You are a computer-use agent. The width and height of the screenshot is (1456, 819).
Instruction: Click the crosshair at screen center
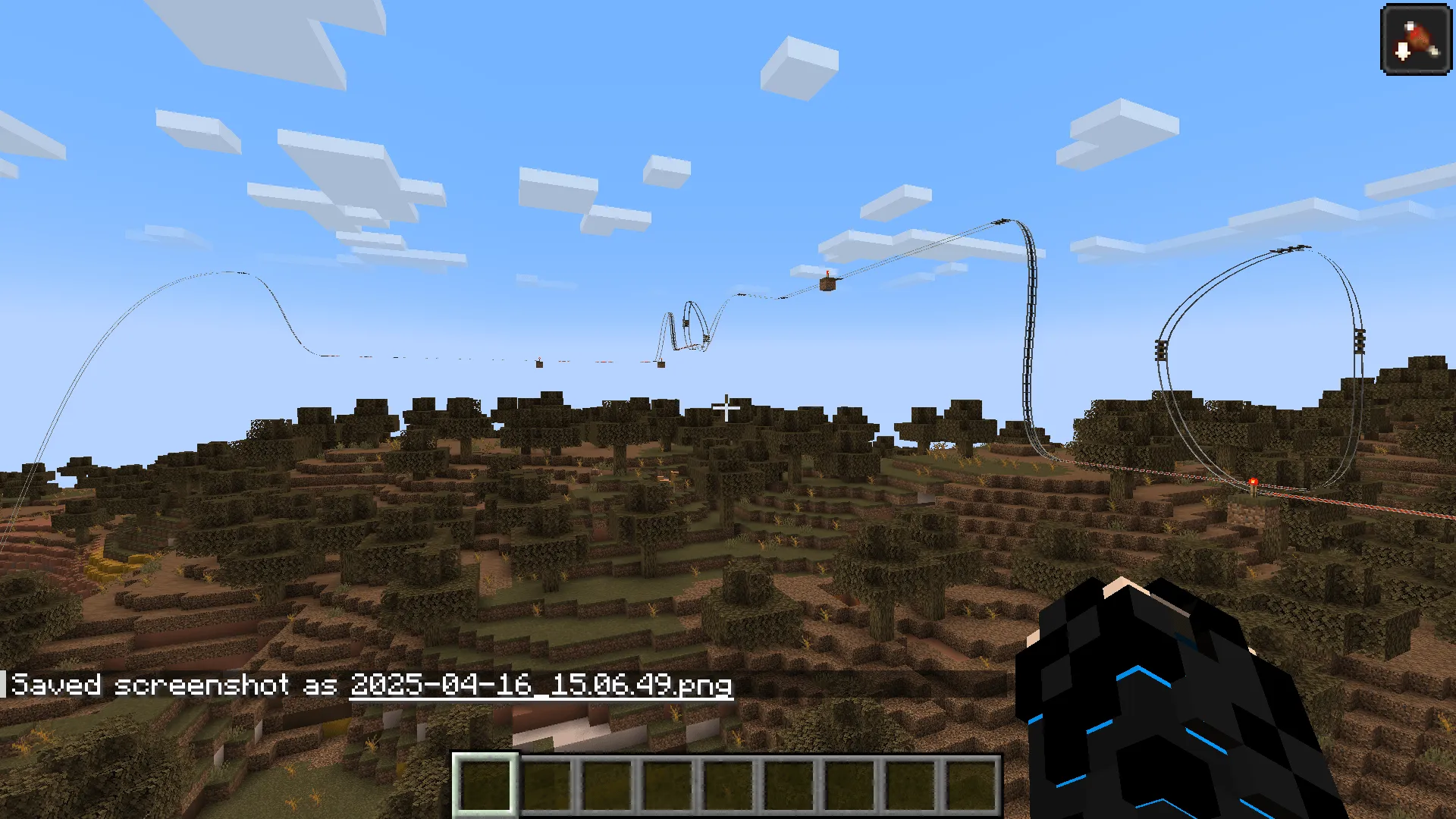726,408
